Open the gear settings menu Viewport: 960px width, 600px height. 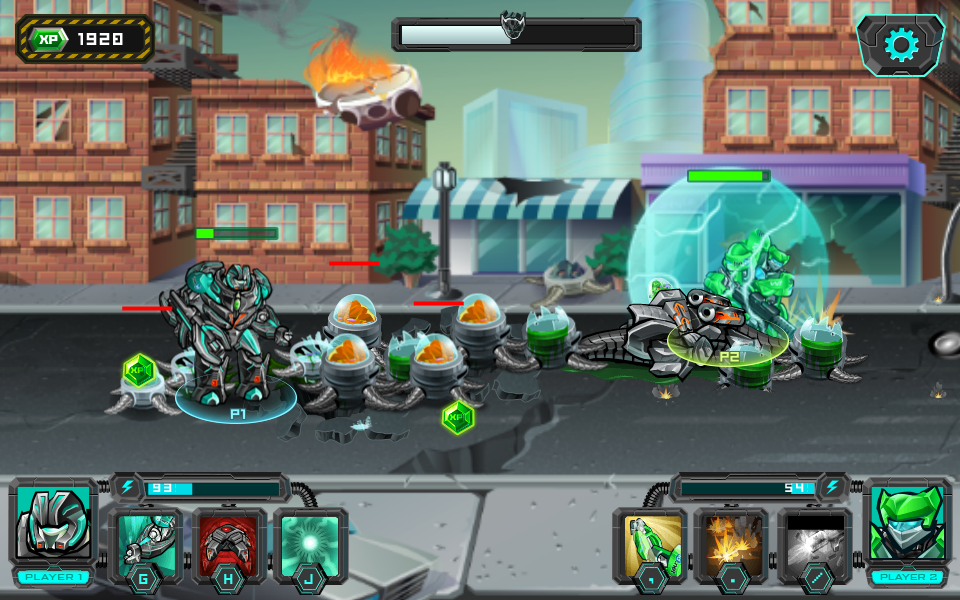[x=901, y=45]
